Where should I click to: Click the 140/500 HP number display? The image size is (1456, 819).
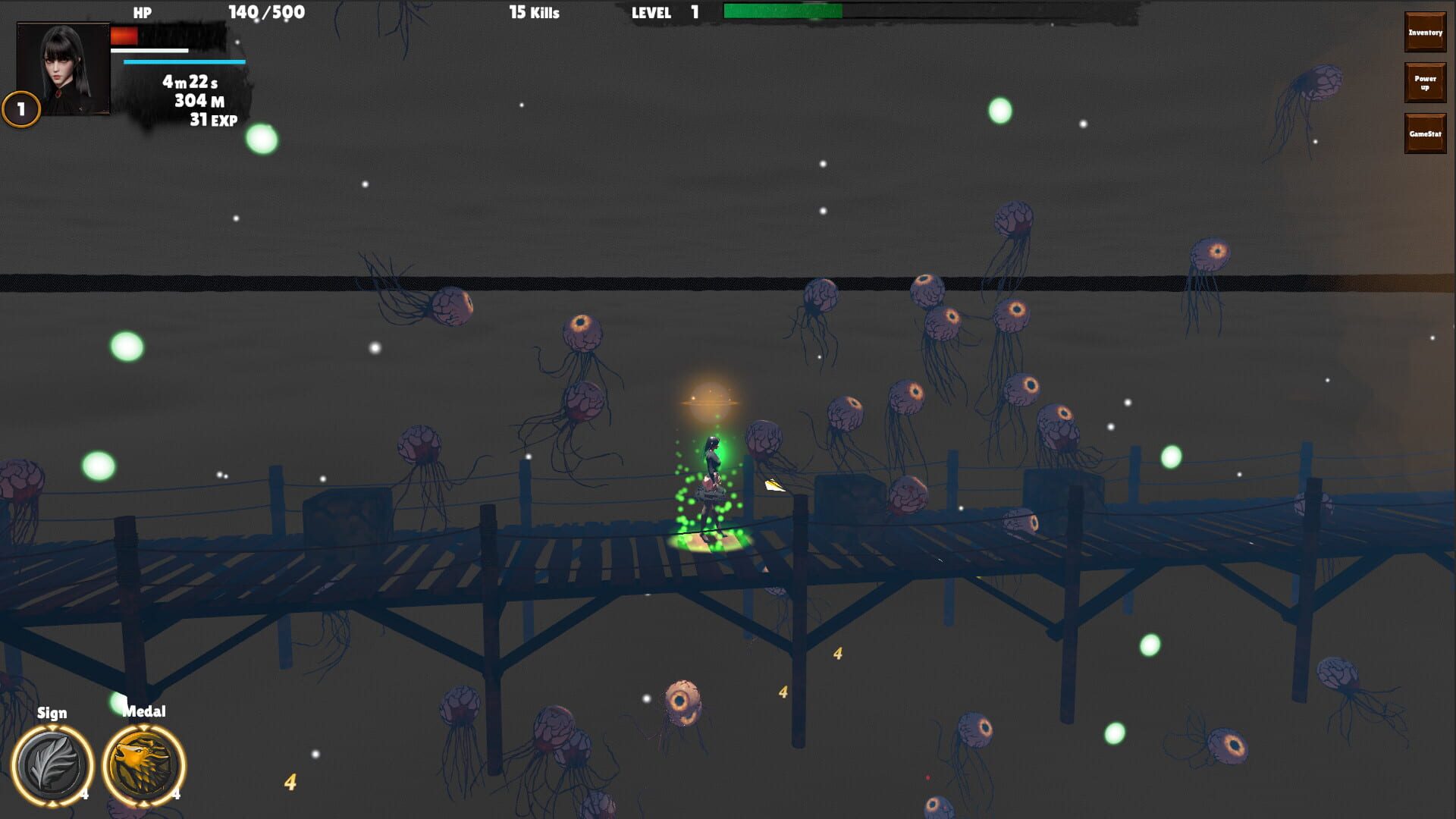[265, 12]
